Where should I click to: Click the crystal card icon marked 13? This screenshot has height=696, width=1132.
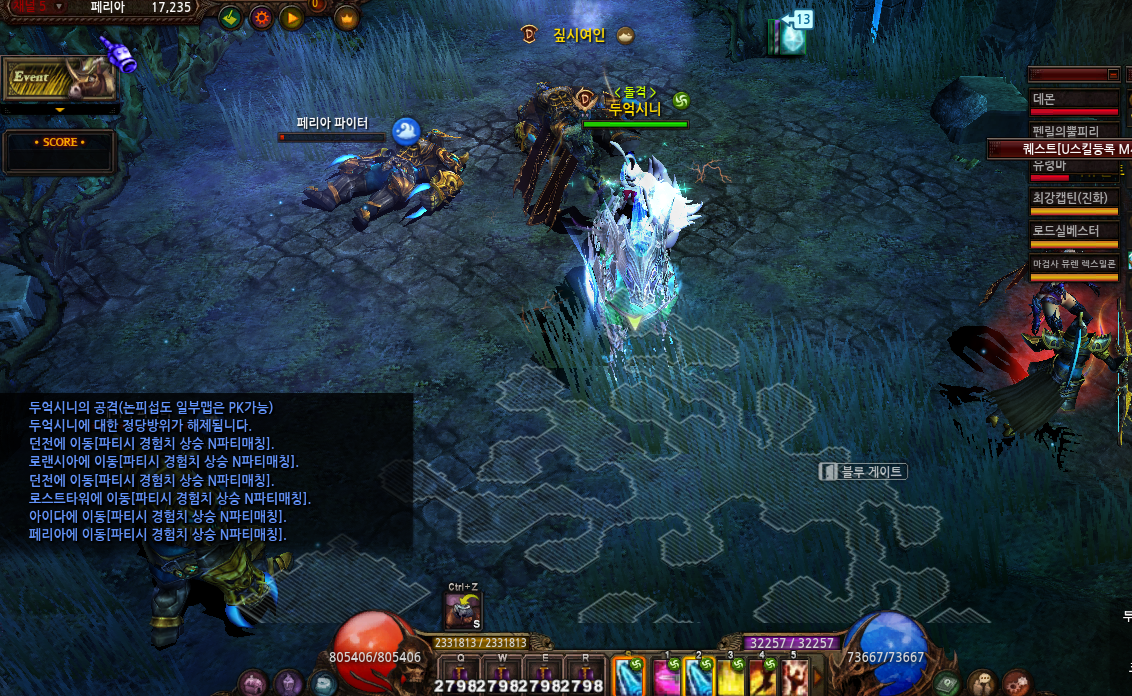pyautogui.click(x=788, y=36)
